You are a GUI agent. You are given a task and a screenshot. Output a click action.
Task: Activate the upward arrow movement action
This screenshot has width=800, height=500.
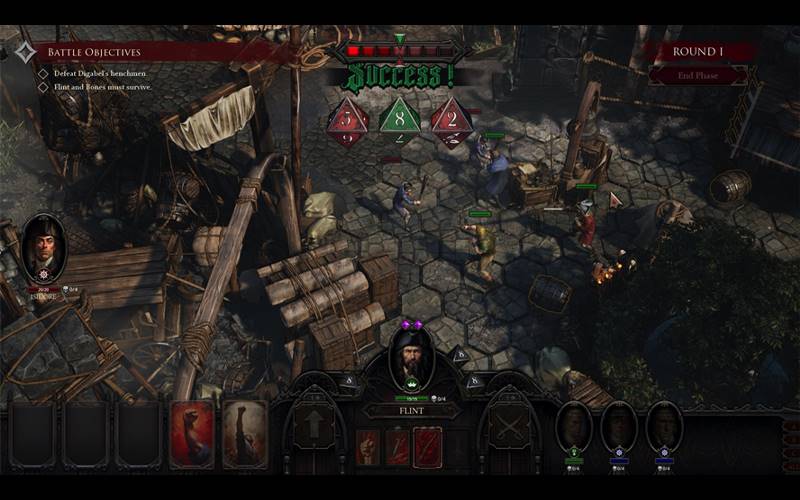pyautogui.click(x=315, y=424)
